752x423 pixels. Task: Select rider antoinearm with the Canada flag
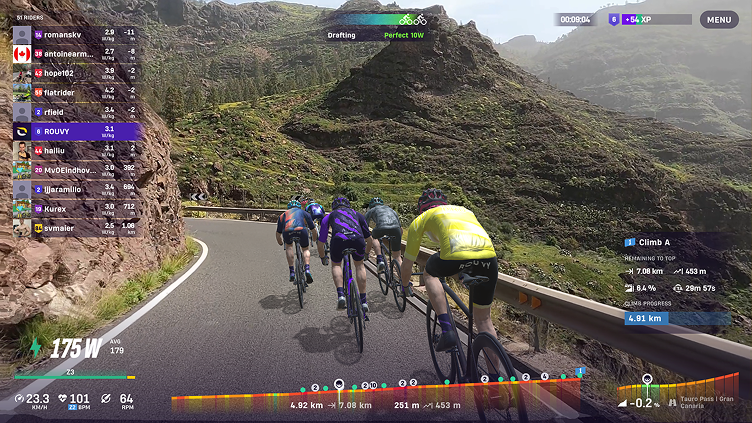pos(75,53)
